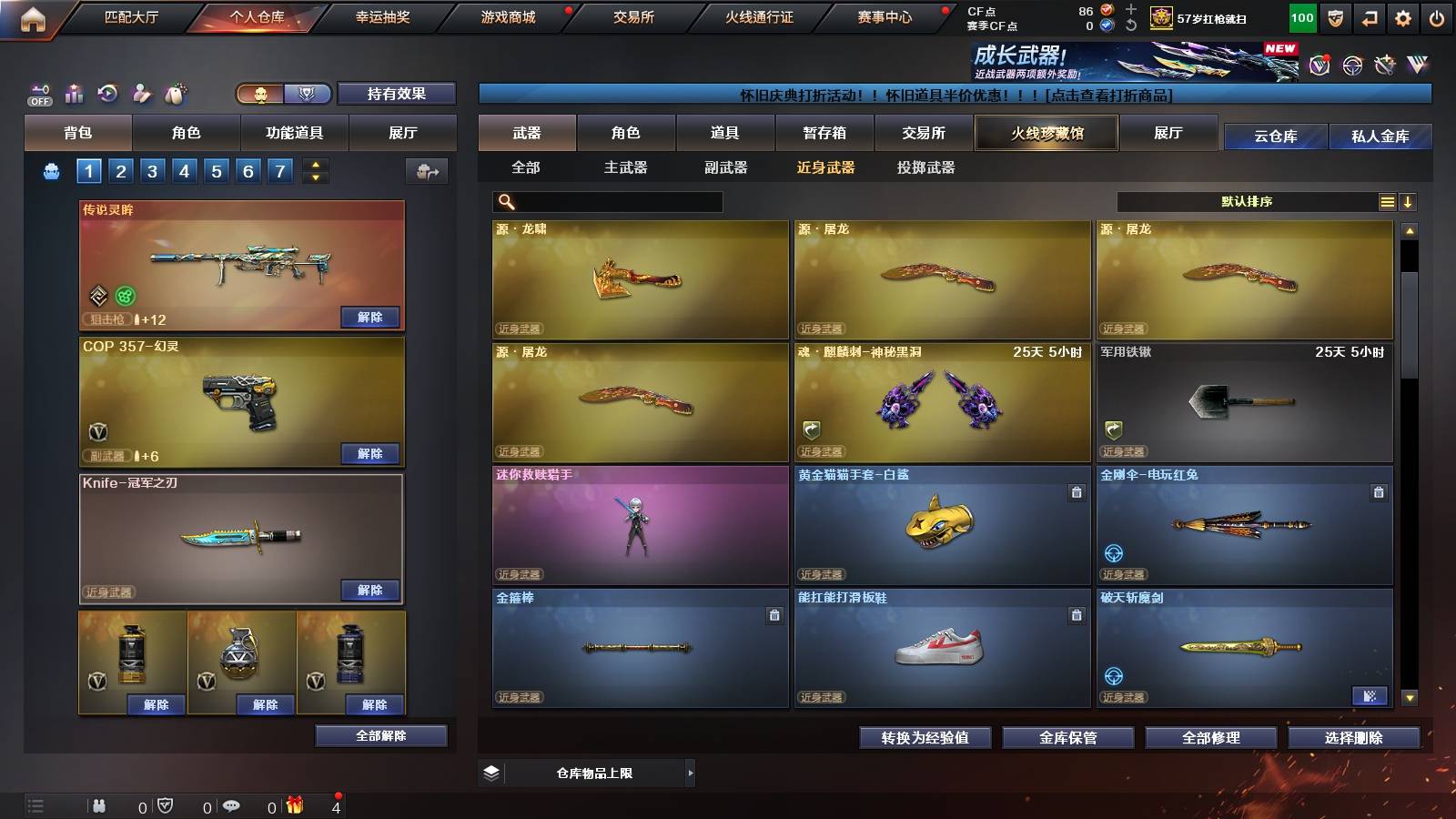This screenshot has height=819, width=1456.
Task: Click the power exit icon at top right
Action: point(1438,15)
